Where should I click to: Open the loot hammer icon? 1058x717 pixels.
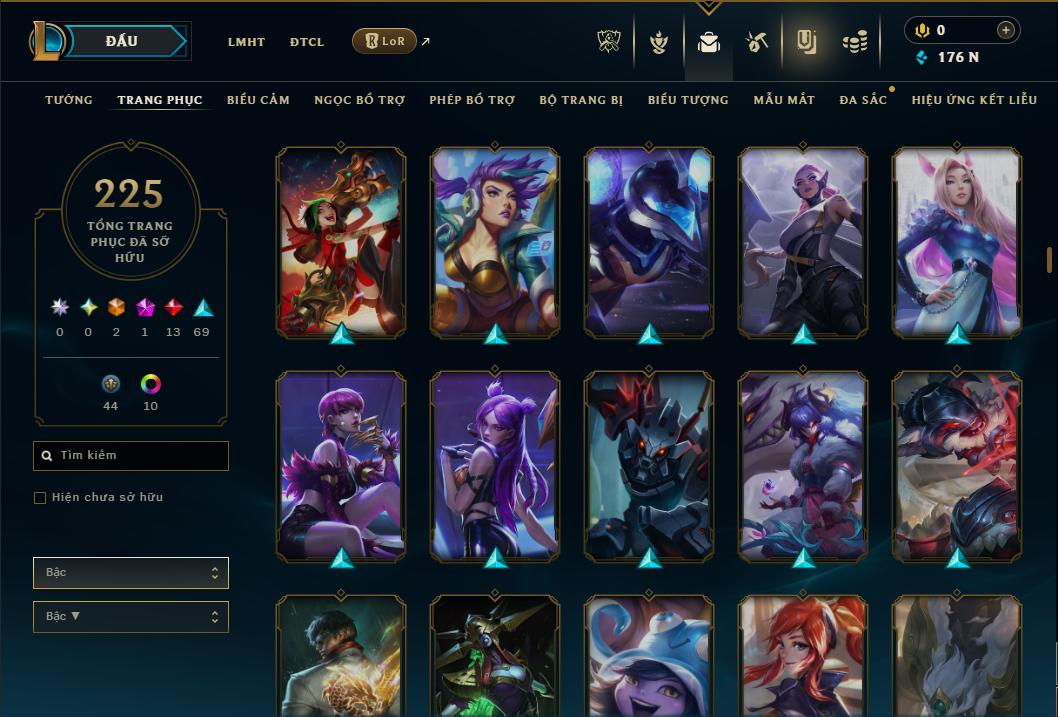point(756,42)
